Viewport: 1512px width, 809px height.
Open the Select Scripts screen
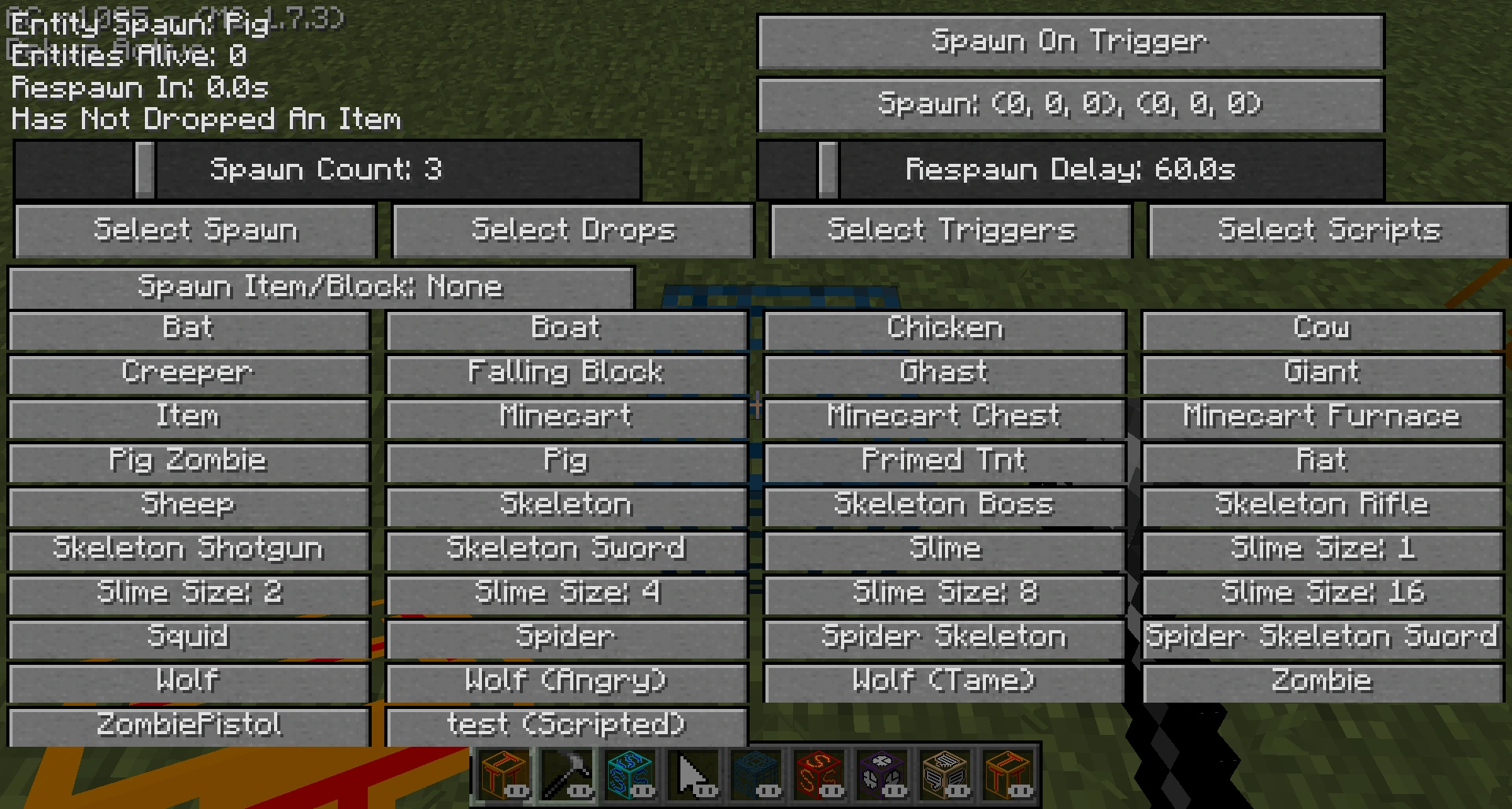tap(1329, 230)
